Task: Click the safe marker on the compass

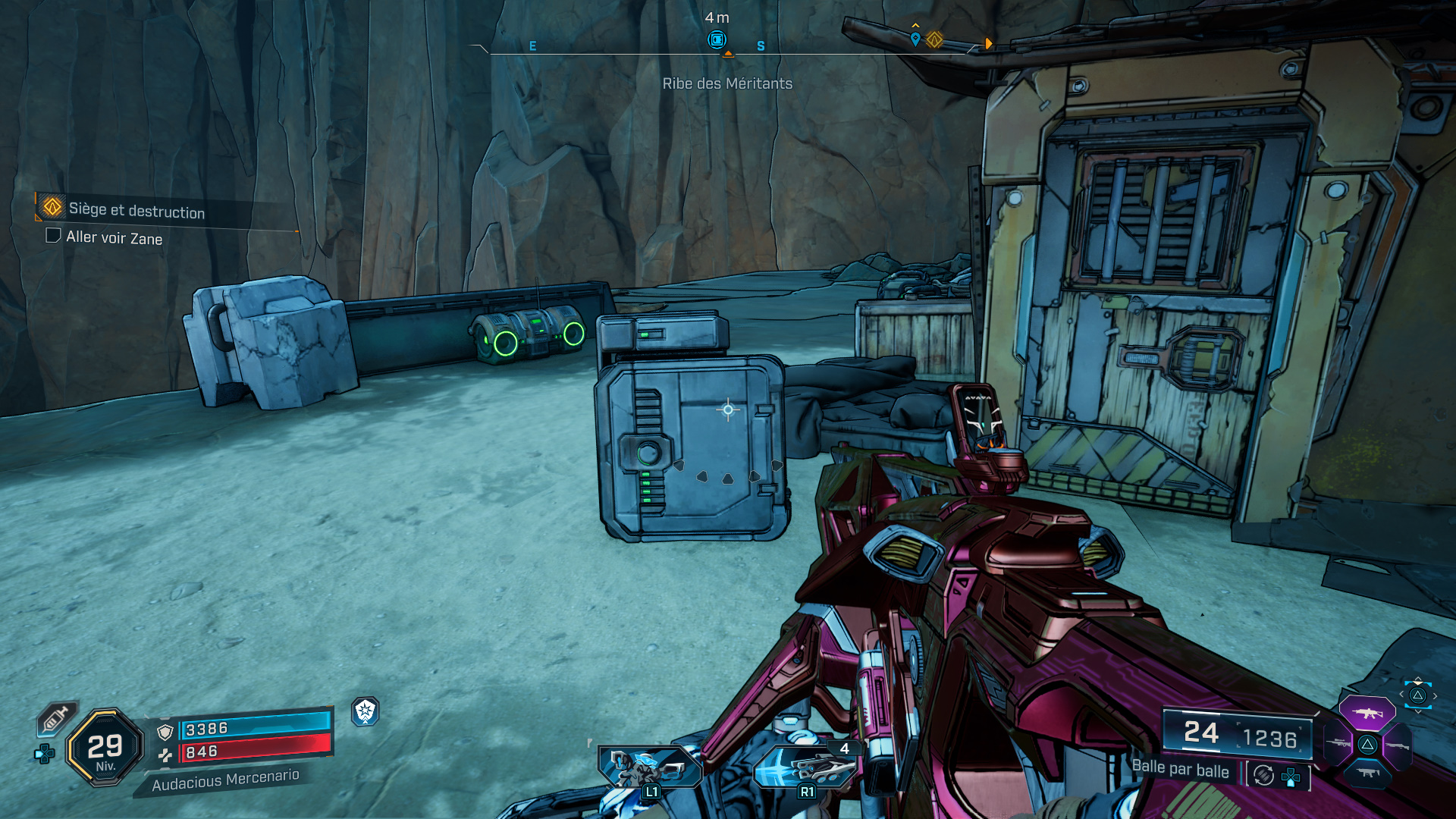Action: pyautogui.click(x=717, y=39)
